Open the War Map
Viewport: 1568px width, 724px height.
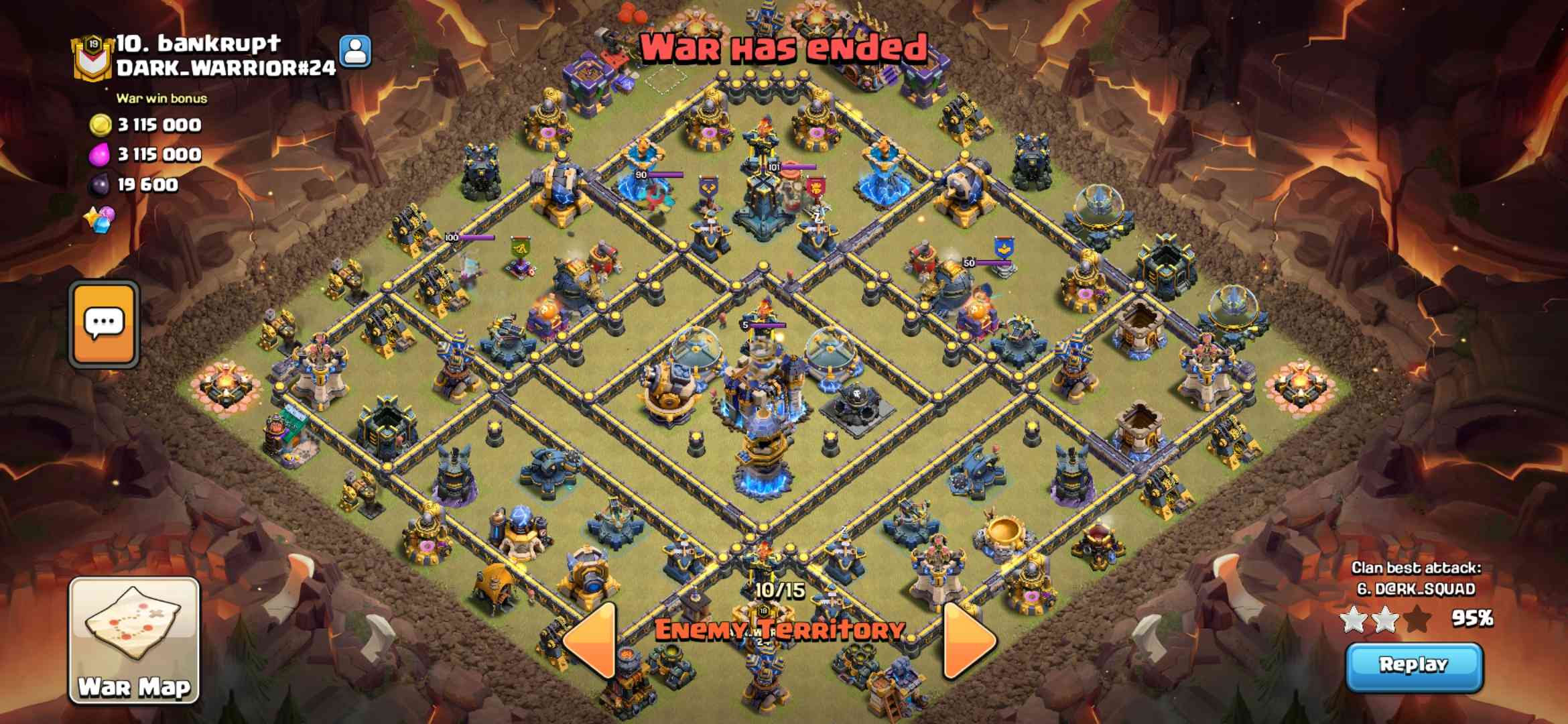[134, 640]
